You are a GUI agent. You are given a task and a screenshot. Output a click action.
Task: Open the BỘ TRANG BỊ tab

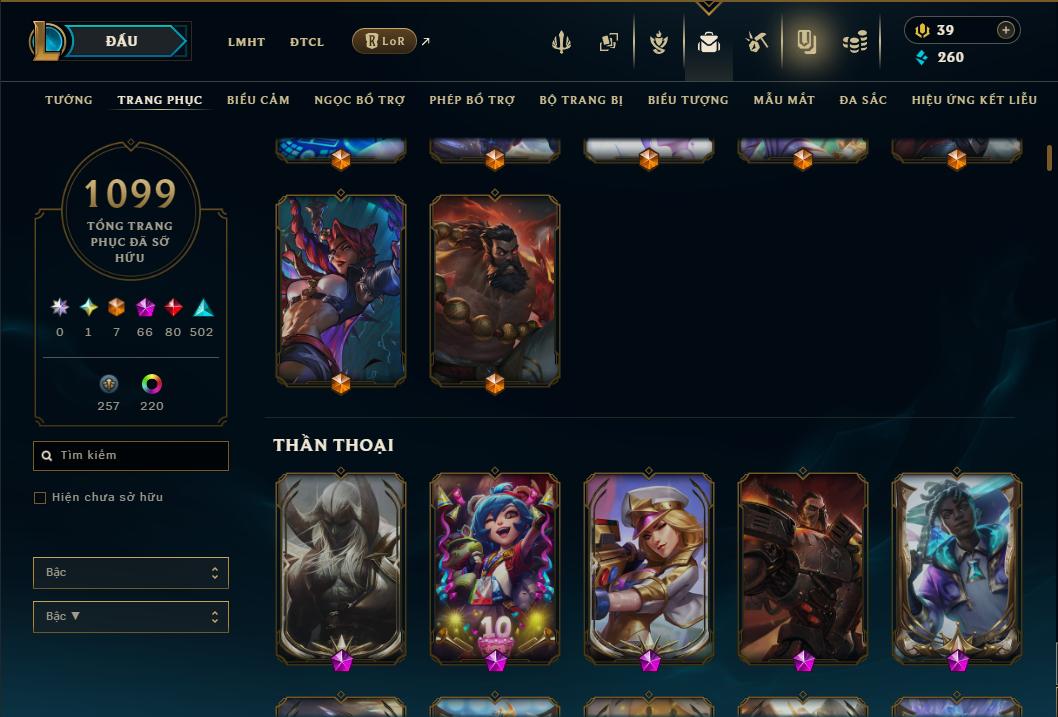tap(581, 100)
